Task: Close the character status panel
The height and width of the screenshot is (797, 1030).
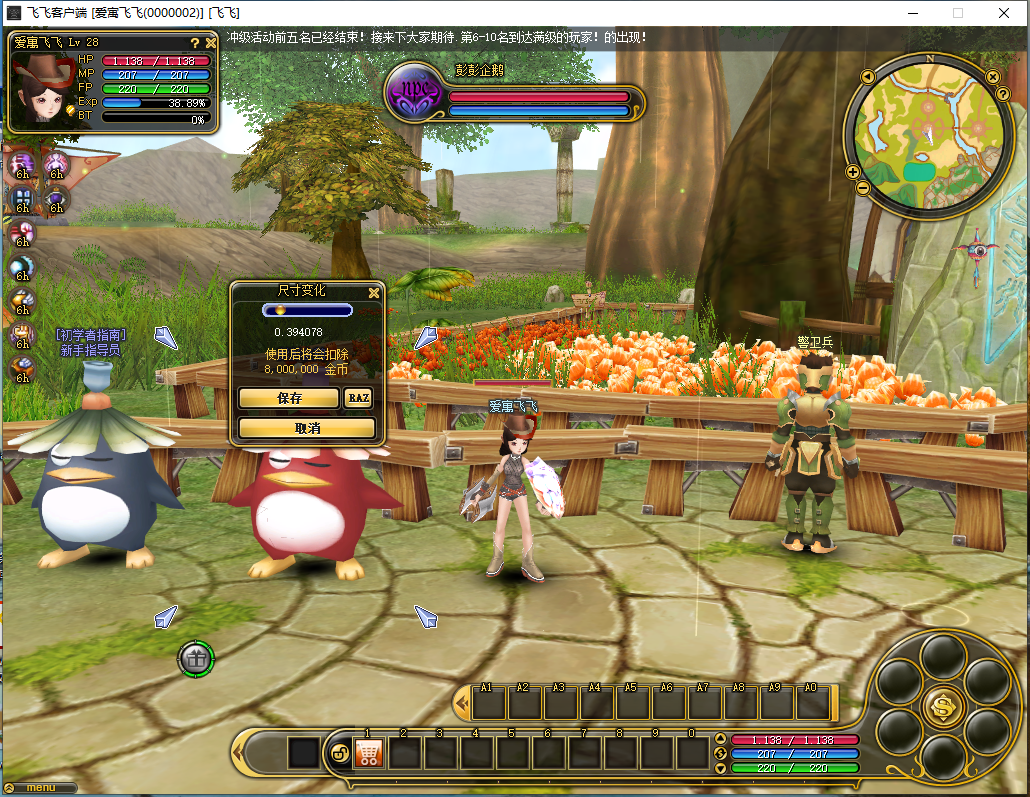Action: pos(211,43)
